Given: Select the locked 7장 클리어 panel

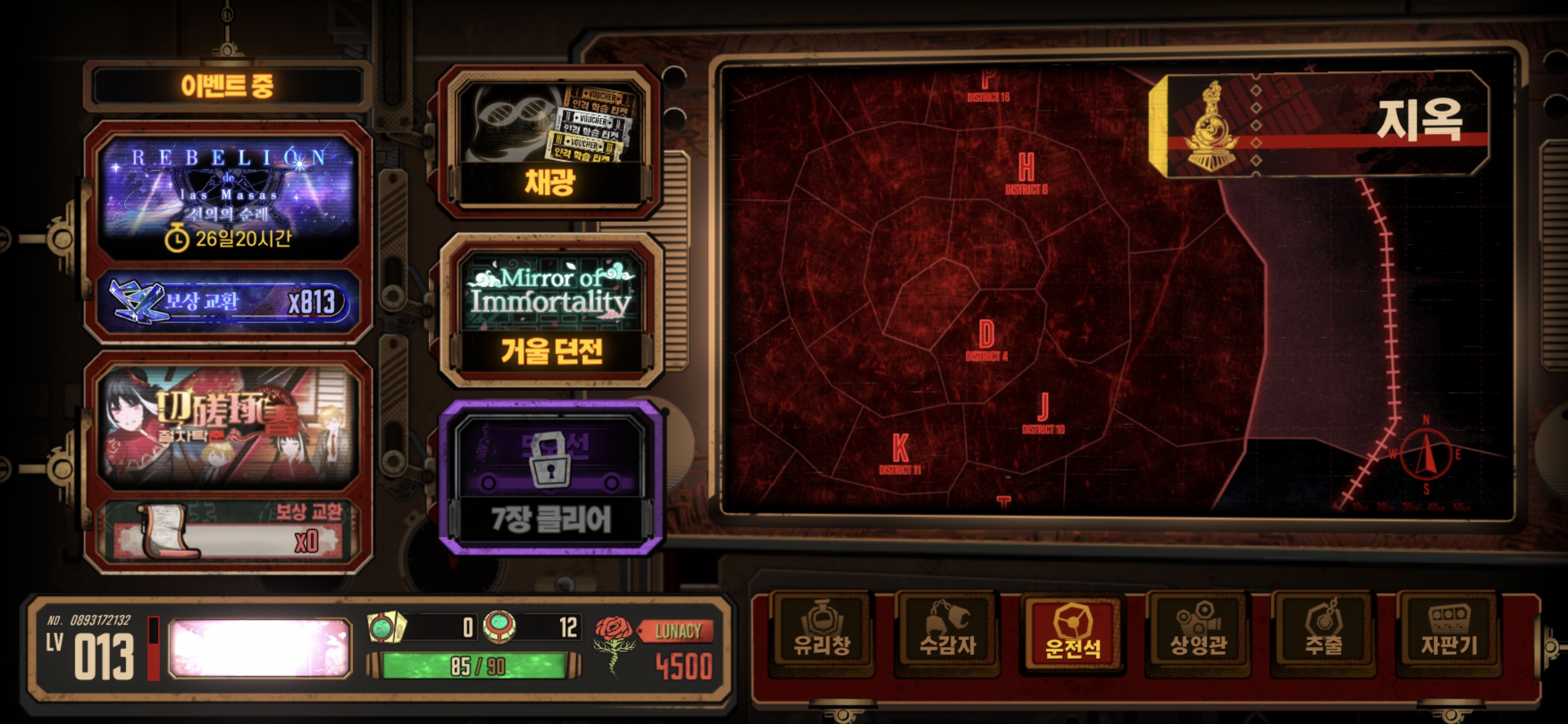Looking at the screenshot, I should pyautogui.click(x=551, y=479).
